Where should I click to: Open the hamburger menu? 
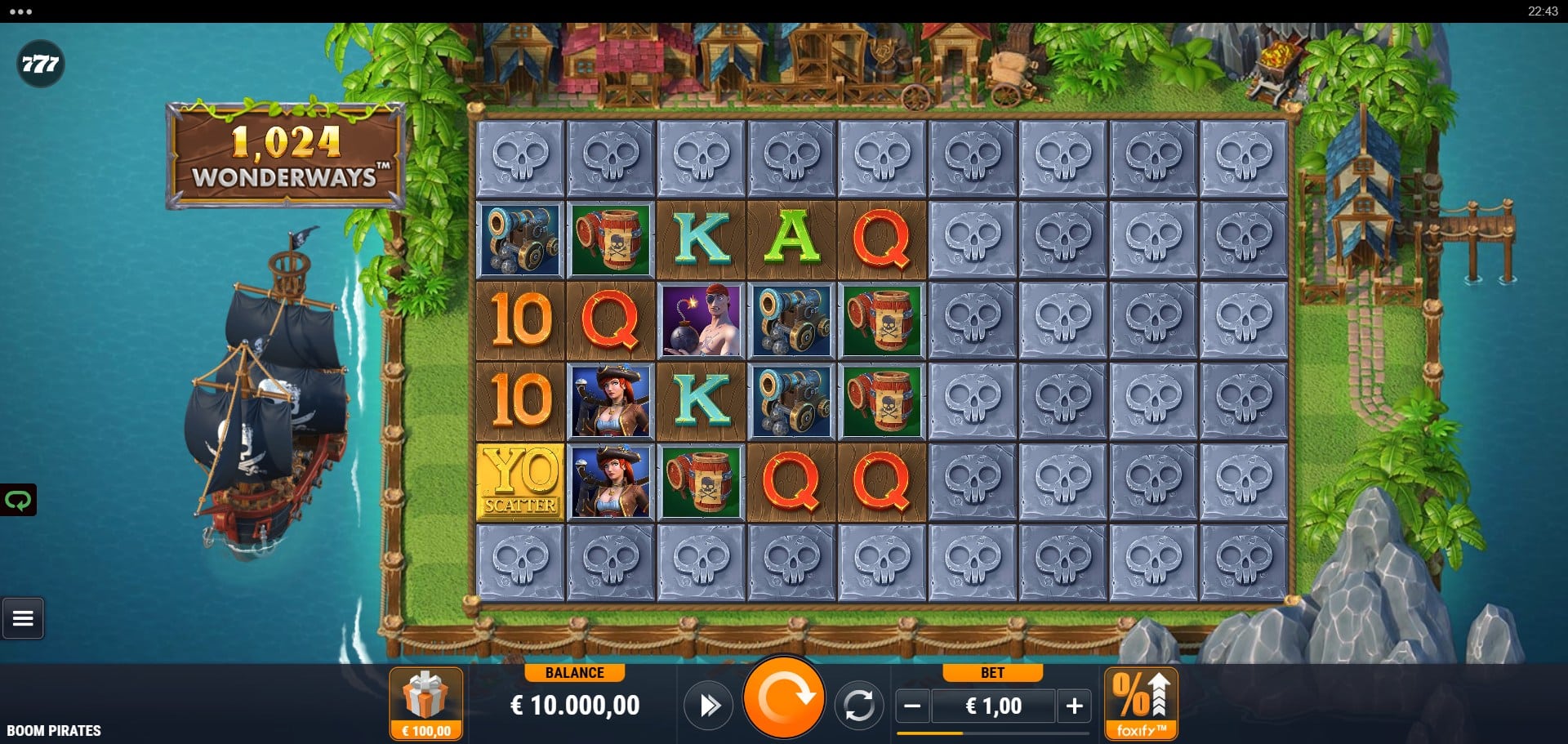[x=23, y=618]
